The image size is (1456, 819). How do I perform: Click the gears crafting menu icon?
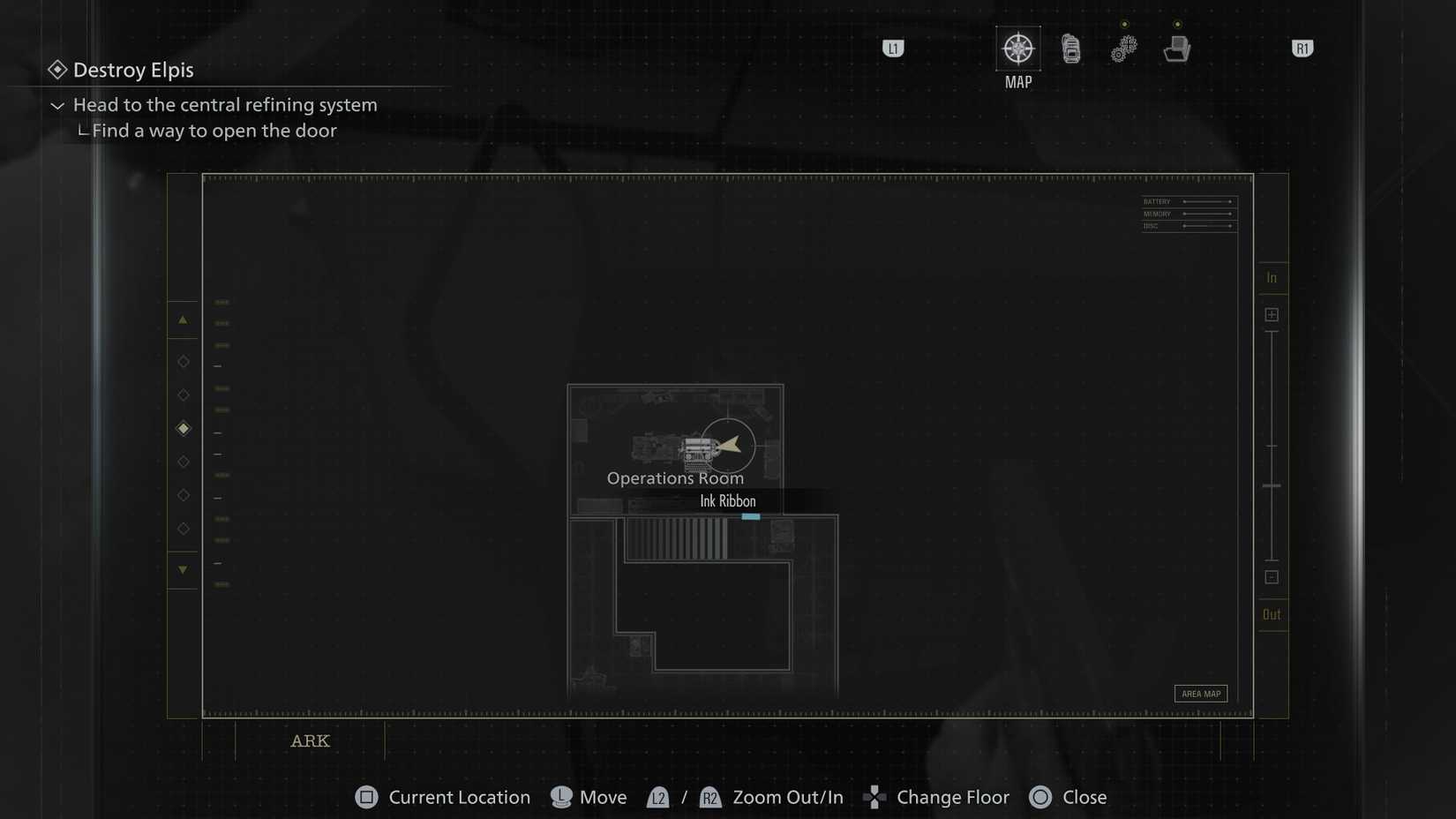point(1122,49)
